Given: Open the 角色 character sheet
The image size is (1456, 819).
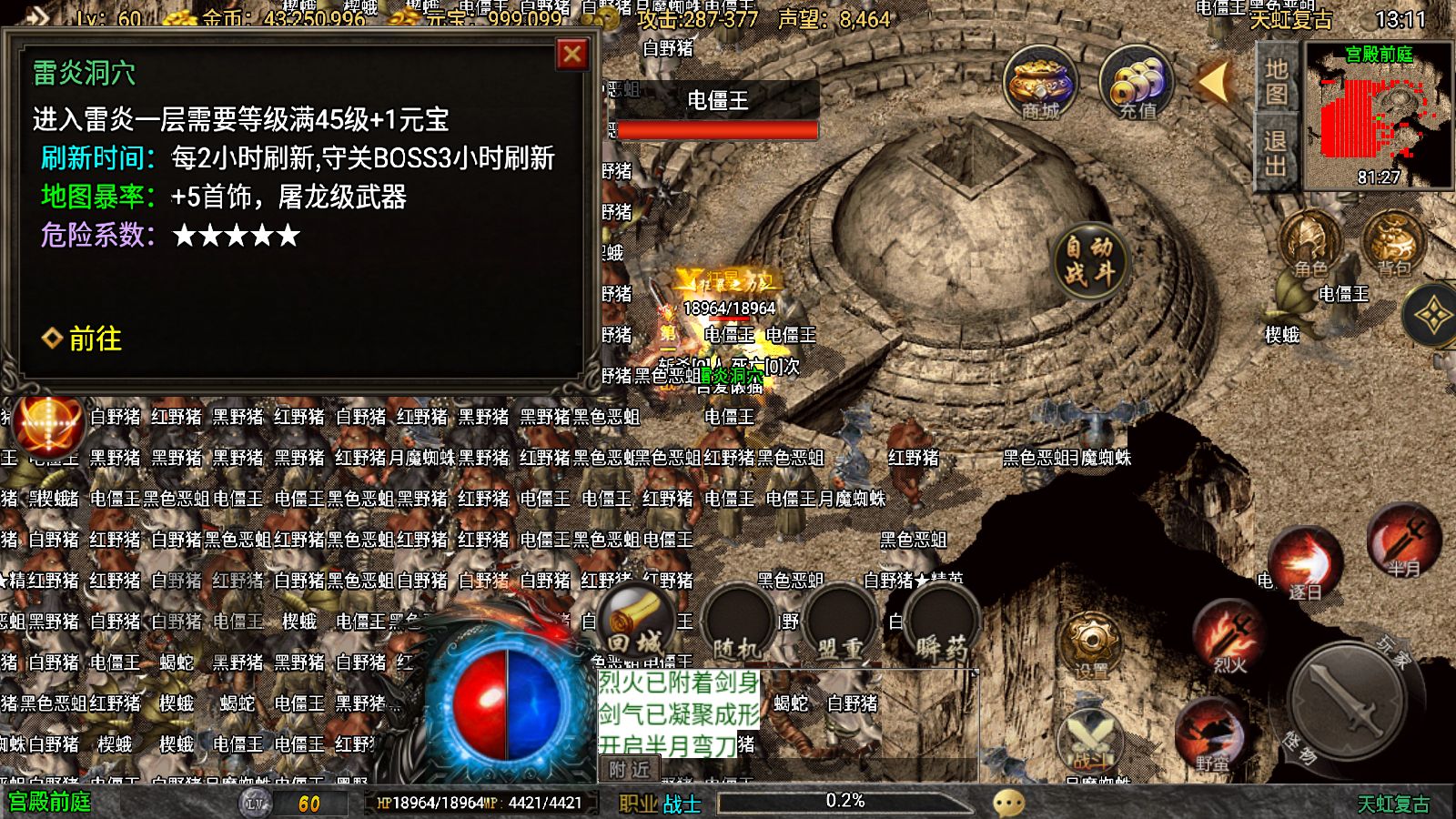Looking at the screenshot, I should 1310,244.
